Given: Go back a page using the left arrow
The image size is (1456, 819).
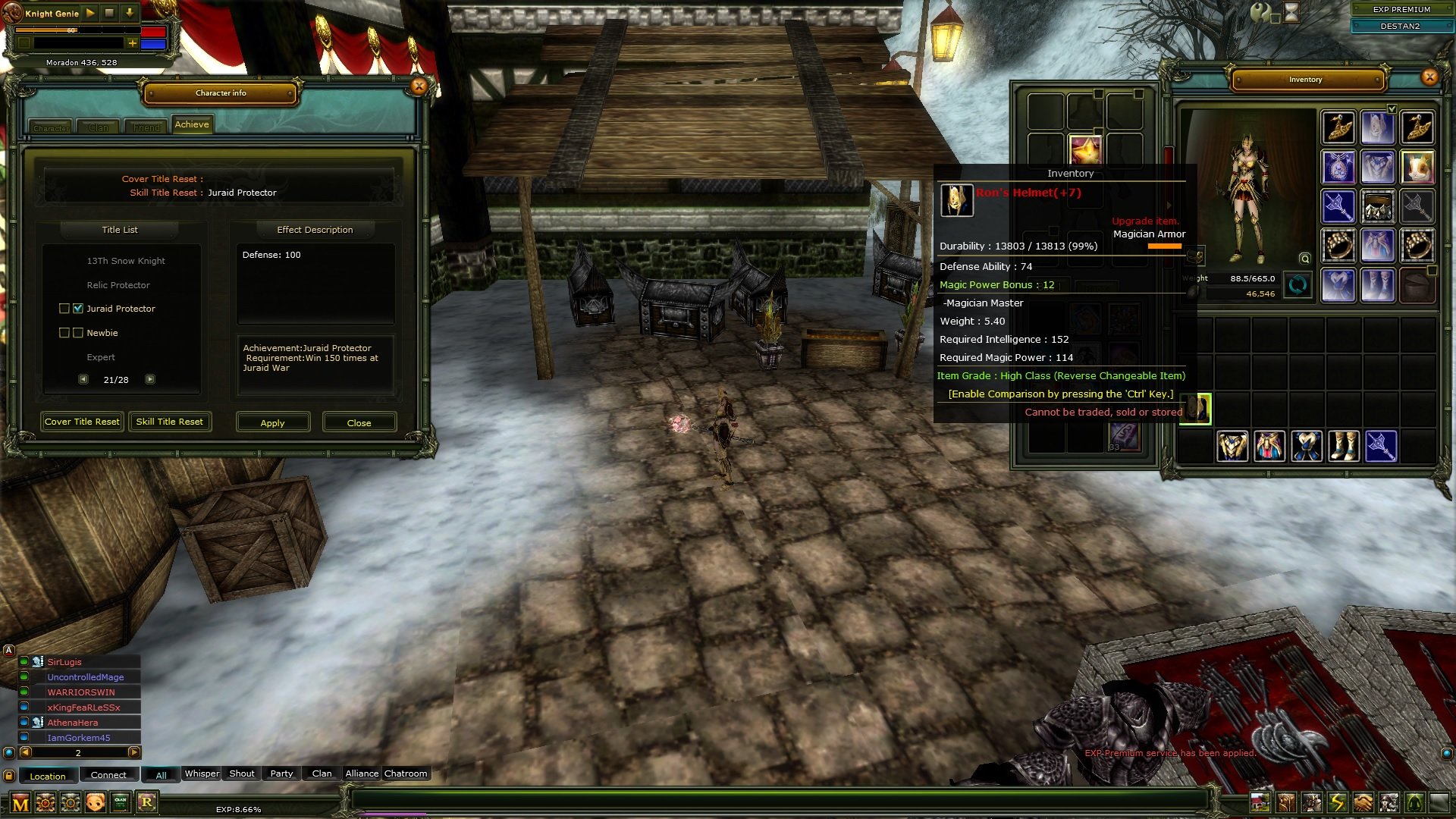Looking at the screenshot, I should pyautogui.click(x=84, y=378).
